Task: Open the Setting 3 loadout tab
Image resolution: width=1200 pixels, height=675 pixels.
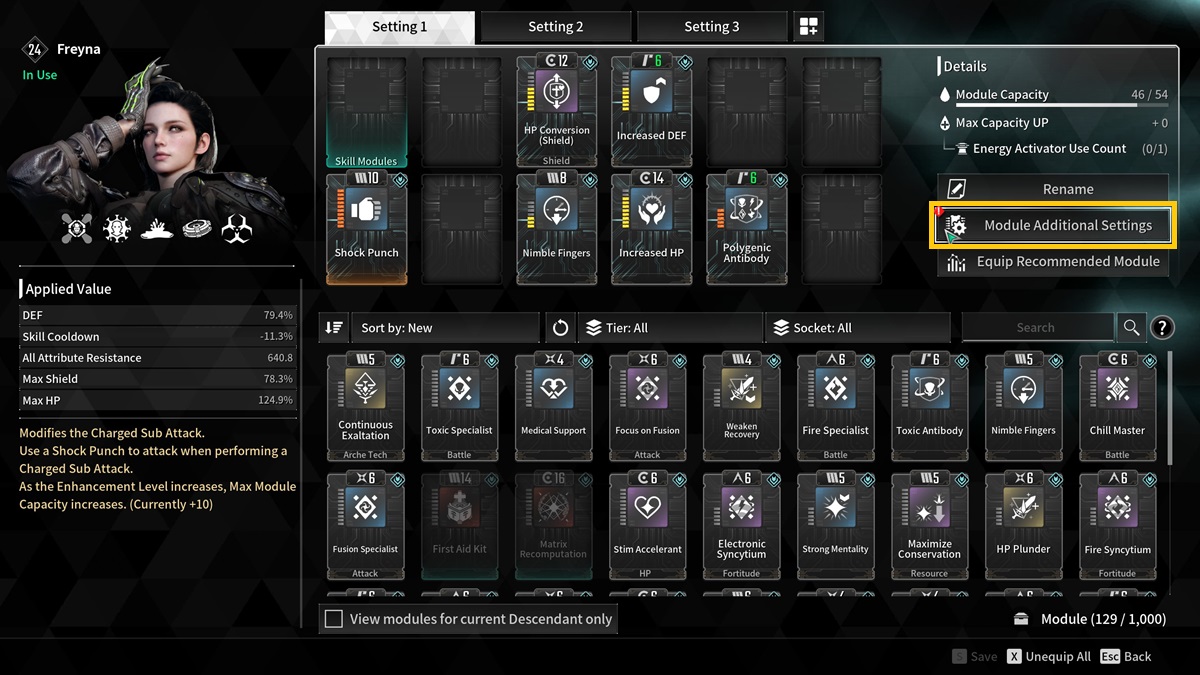Action: pos(711,27)
